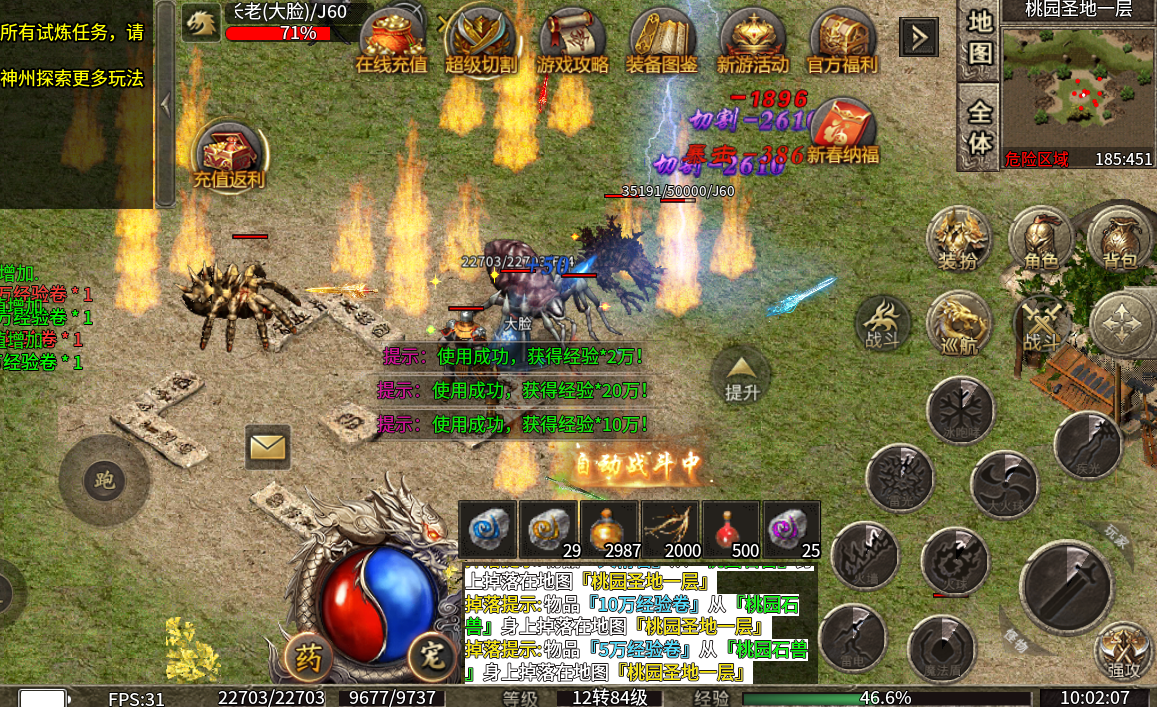
Task: Open the 充值返利 recharge rebate chest
Action: [x=228, y=158]
